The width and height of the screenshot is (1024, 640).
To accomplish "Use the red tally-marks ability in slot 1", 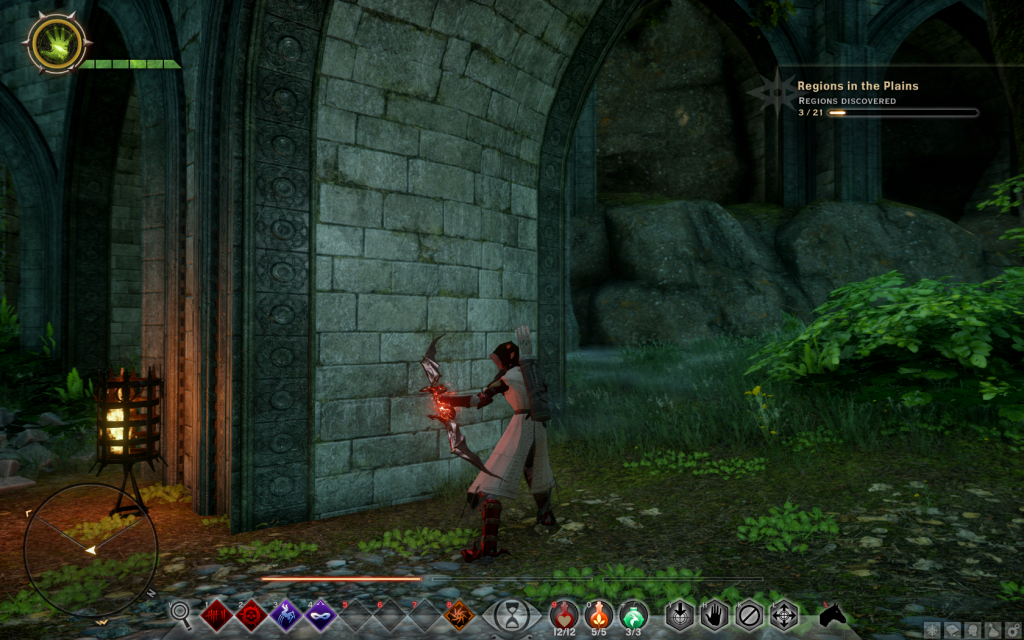I will click(x=217, y=613).
